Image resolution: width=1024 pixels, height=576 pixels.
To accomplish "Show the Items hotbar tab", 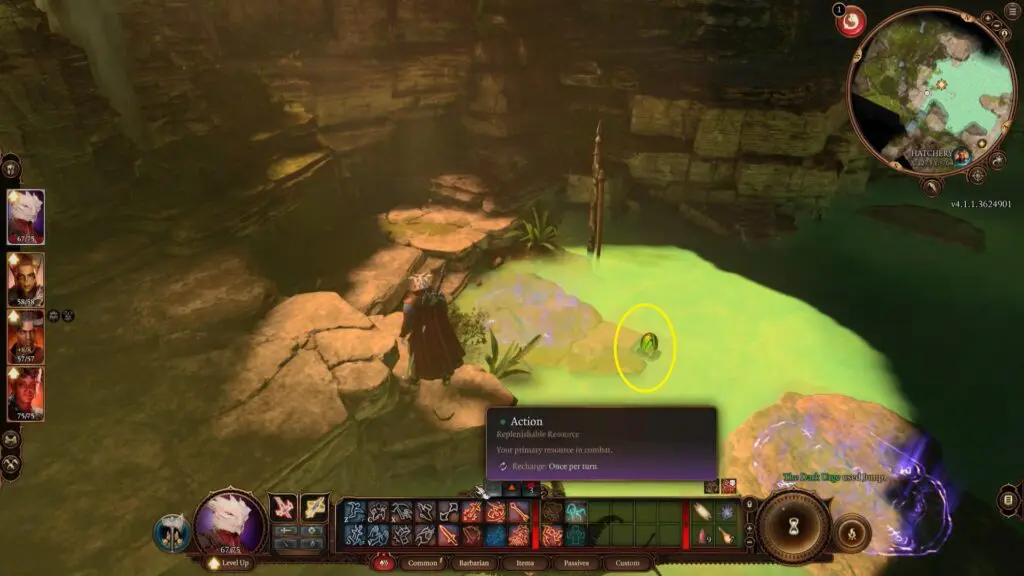I will pos(526,563).
